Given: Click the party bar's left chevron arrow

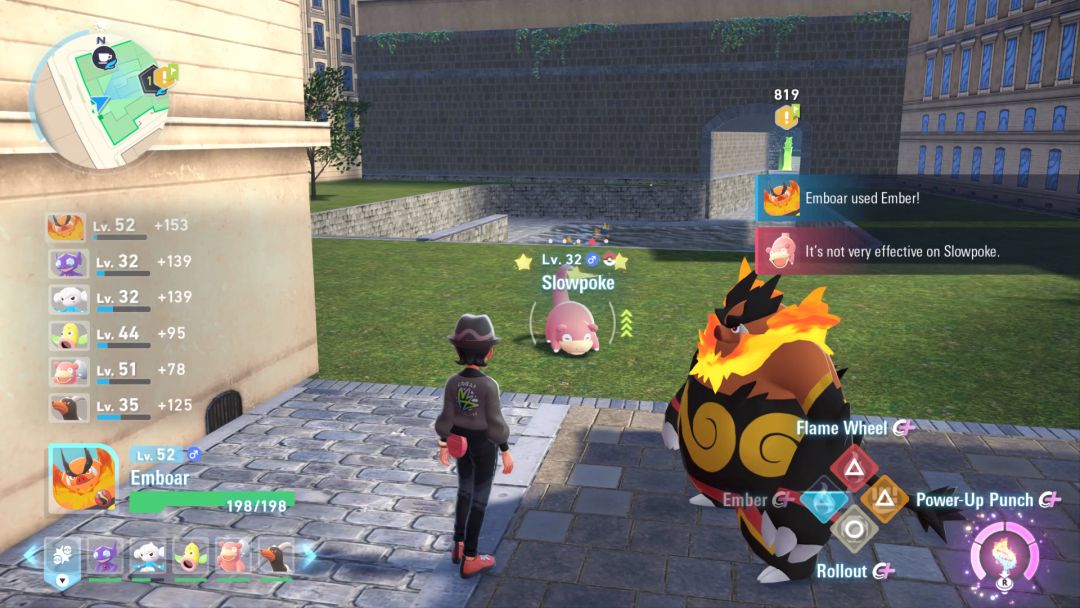Looking at the screenshot, I should click(29, 558).
